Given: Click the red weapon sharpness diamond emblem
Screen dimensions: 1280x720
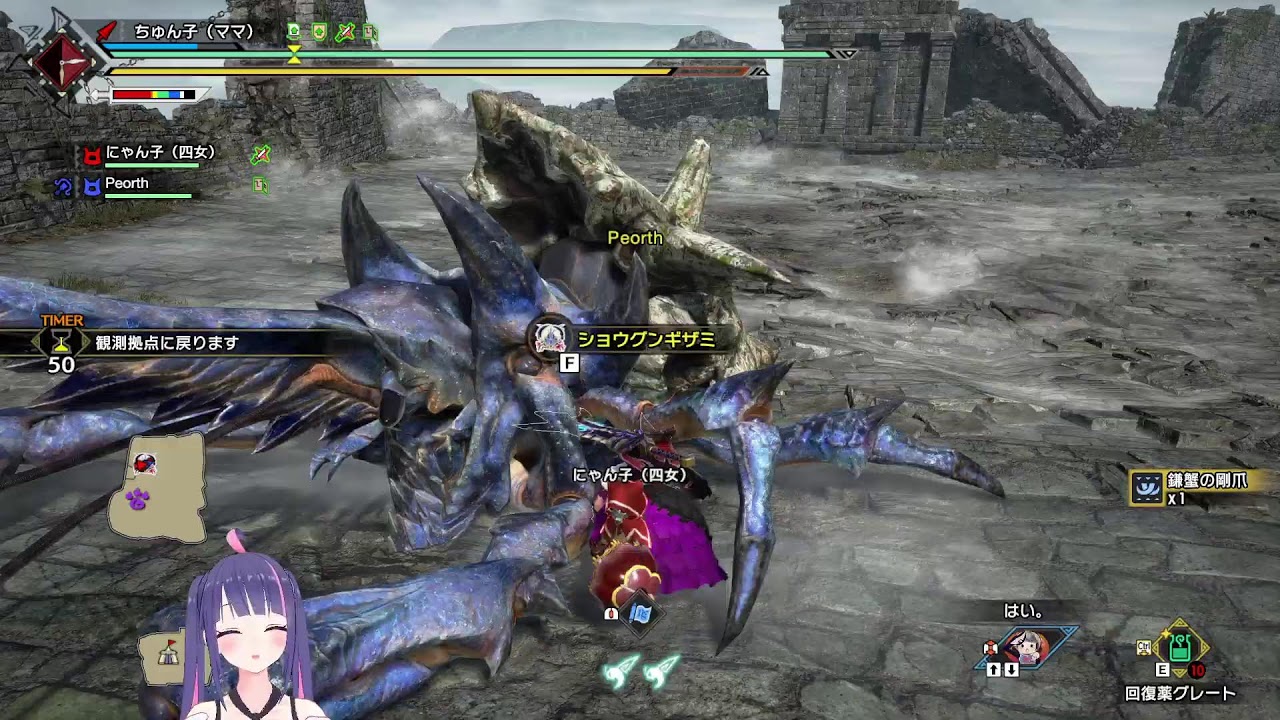Looking at the screenshot, I should click(62, 60).
